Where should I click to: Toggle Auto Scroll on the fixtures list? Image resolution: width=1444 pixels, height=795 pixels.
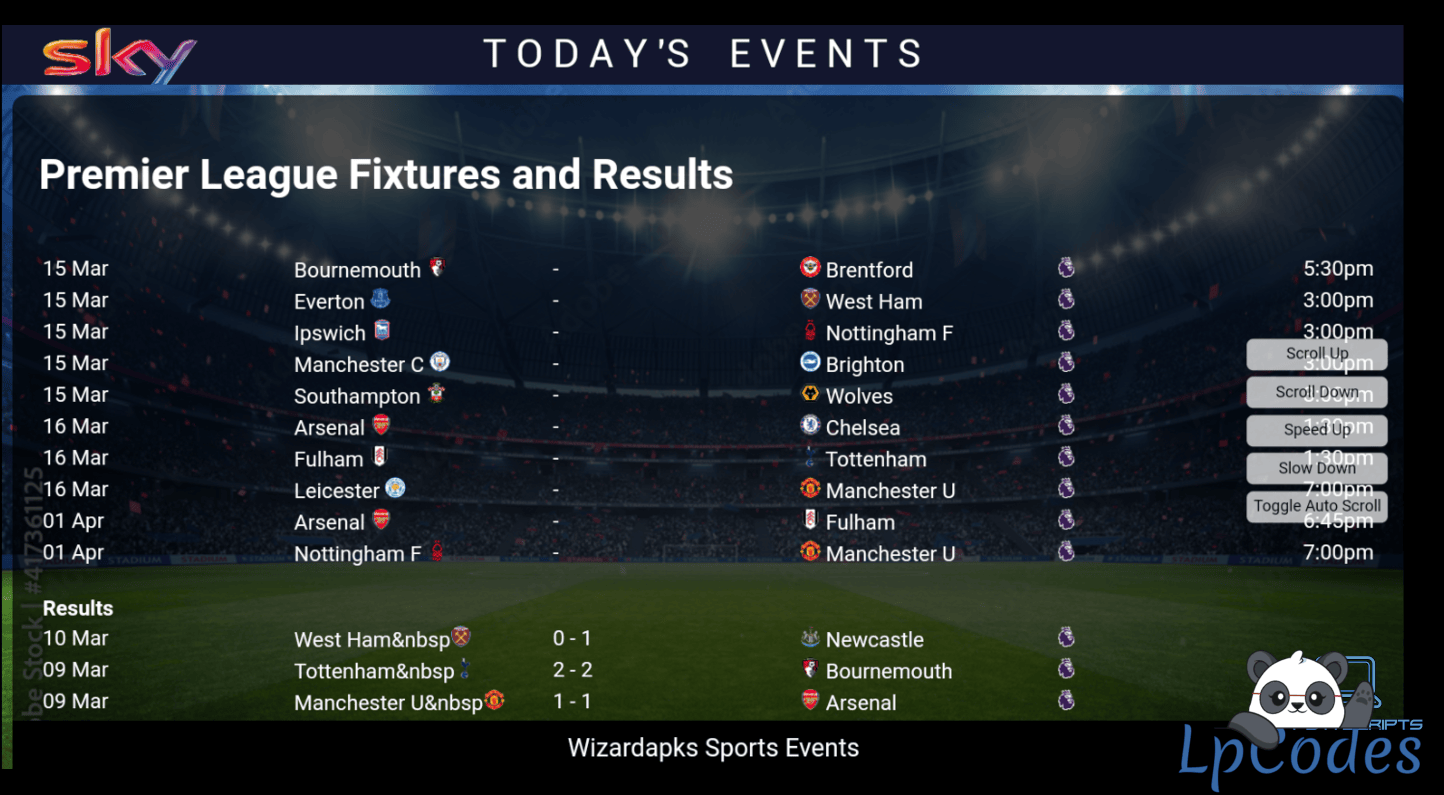click(x=1316, y=506)
